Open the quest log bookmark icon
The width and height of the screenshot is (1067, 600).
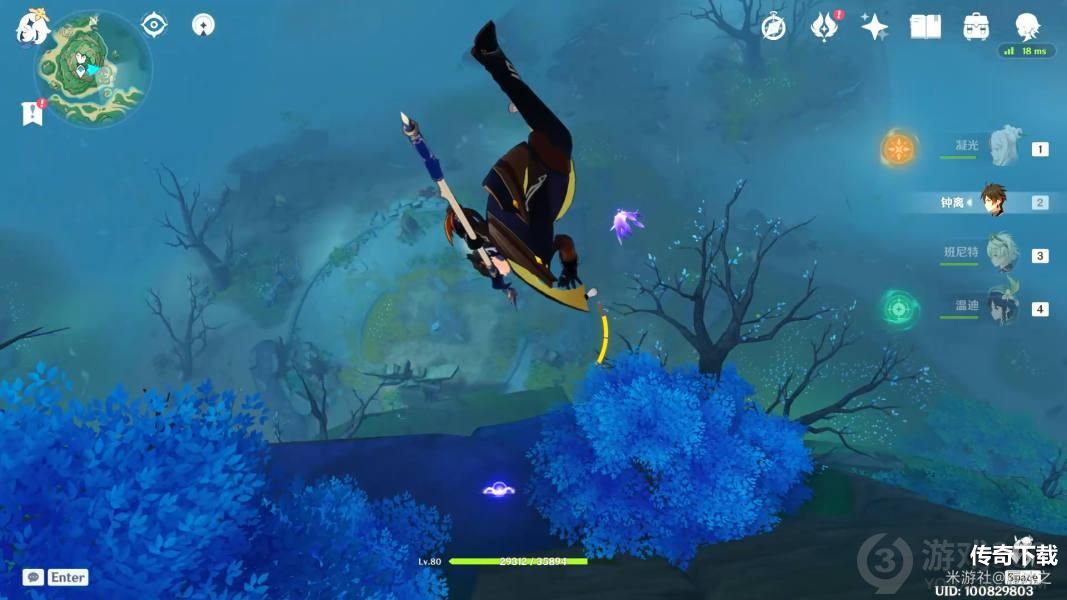click(x=32, y=113)
